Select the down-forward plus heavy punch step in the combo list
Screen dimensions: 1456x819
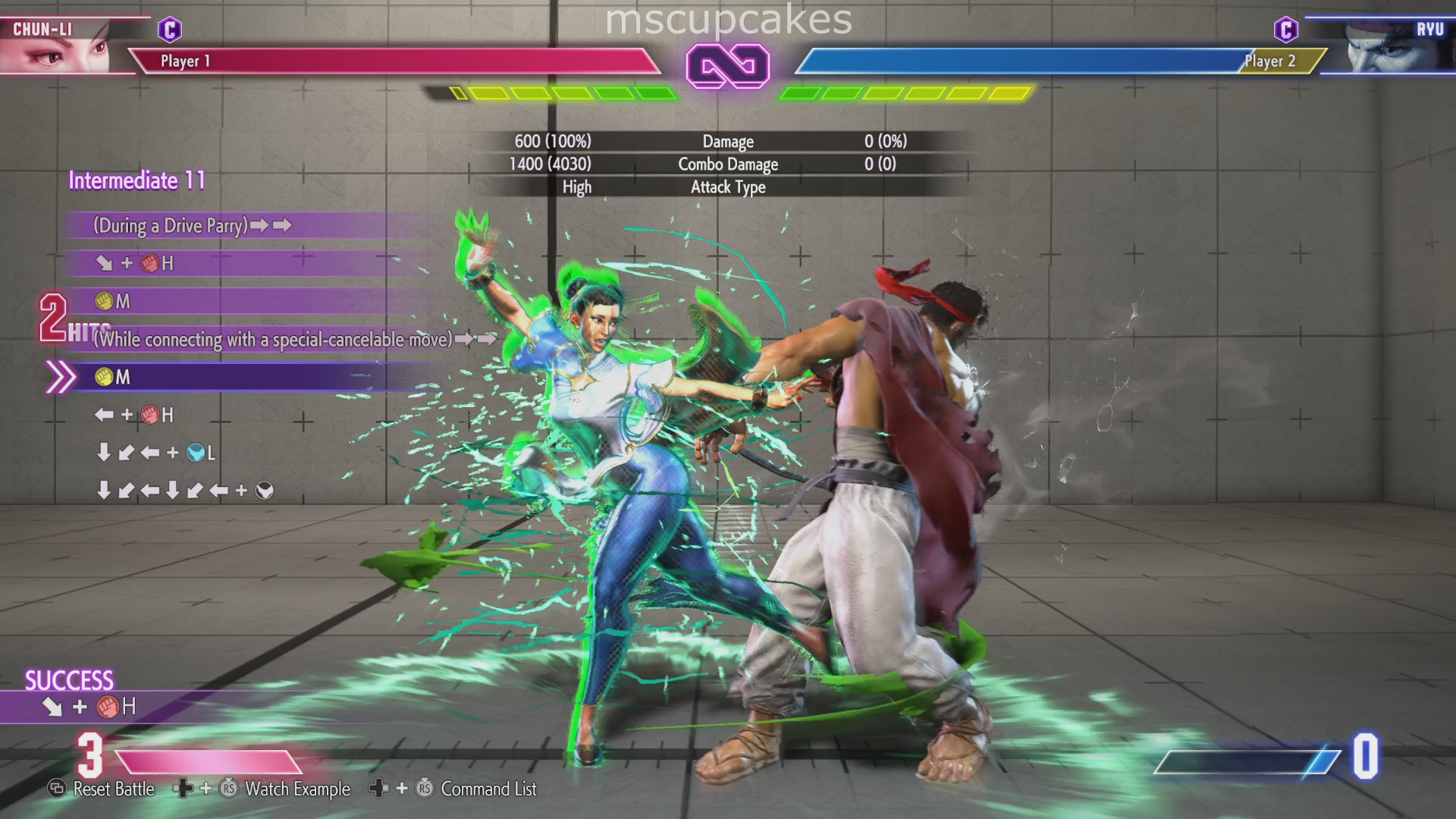coord(136,263)
